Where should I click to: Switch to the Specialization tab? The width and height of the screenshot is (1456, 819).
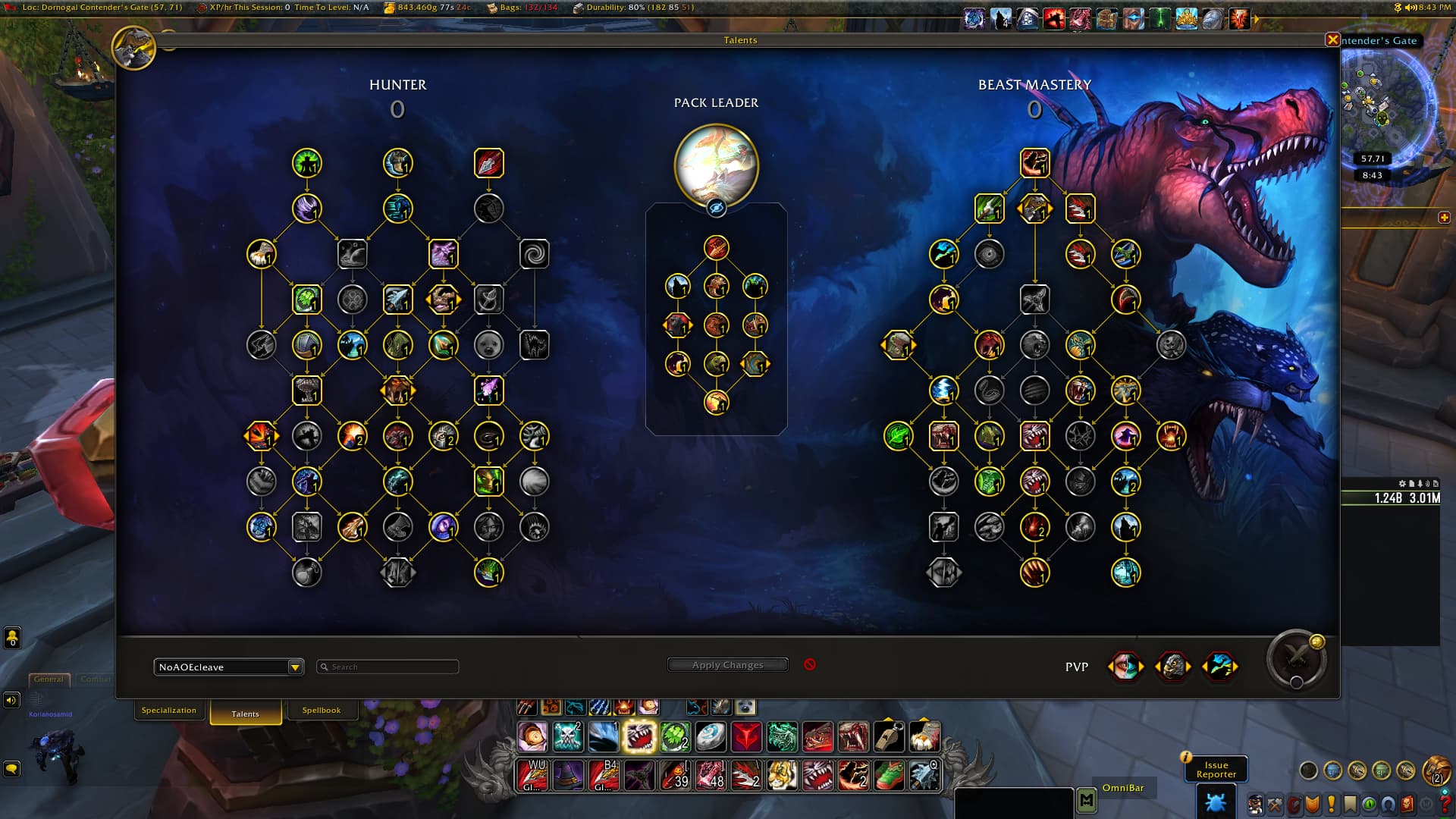click(x=168, y=711)
